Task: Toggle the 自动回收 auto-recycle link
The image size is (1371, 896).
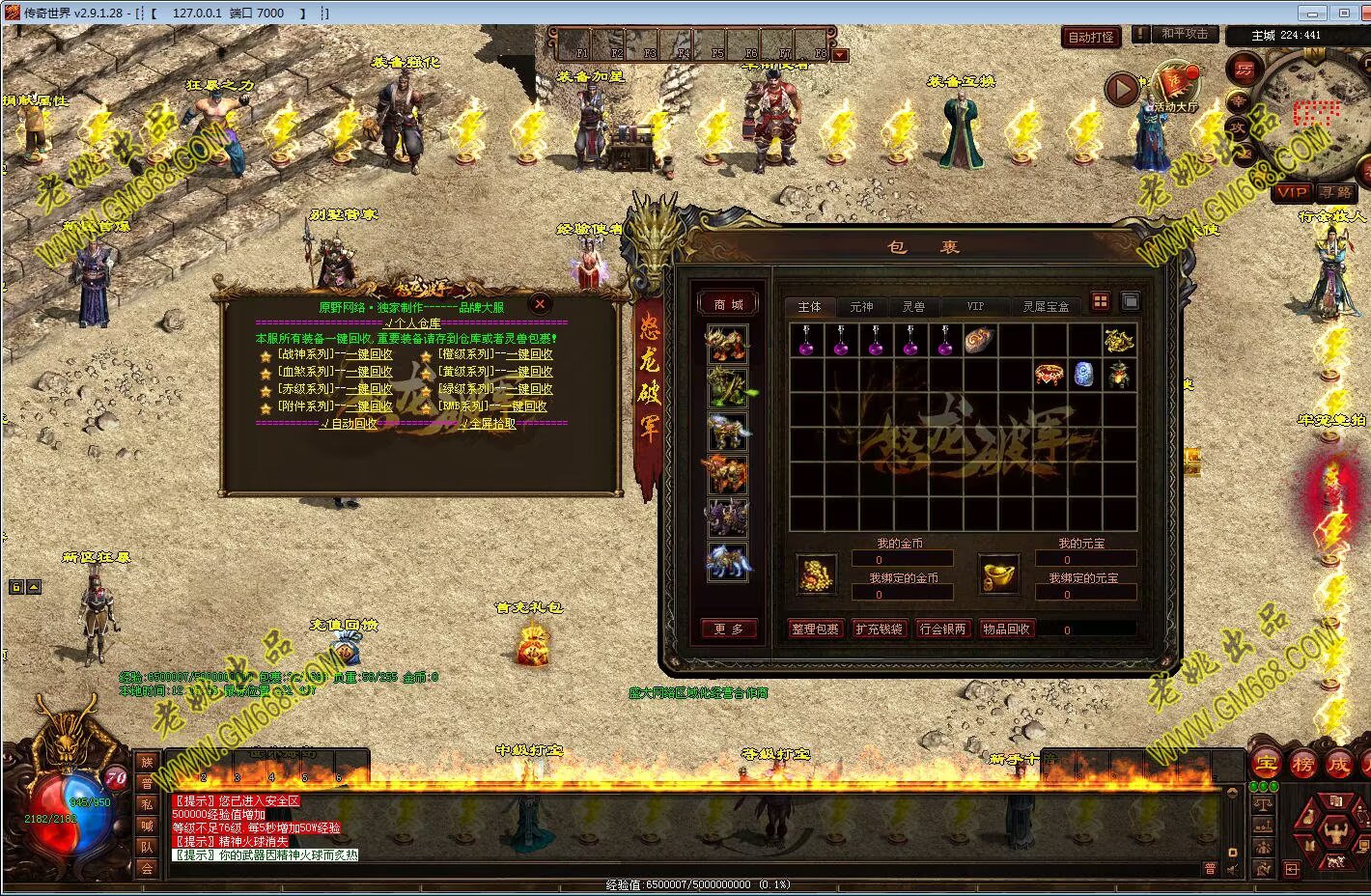Action: (x=350, y=423)
